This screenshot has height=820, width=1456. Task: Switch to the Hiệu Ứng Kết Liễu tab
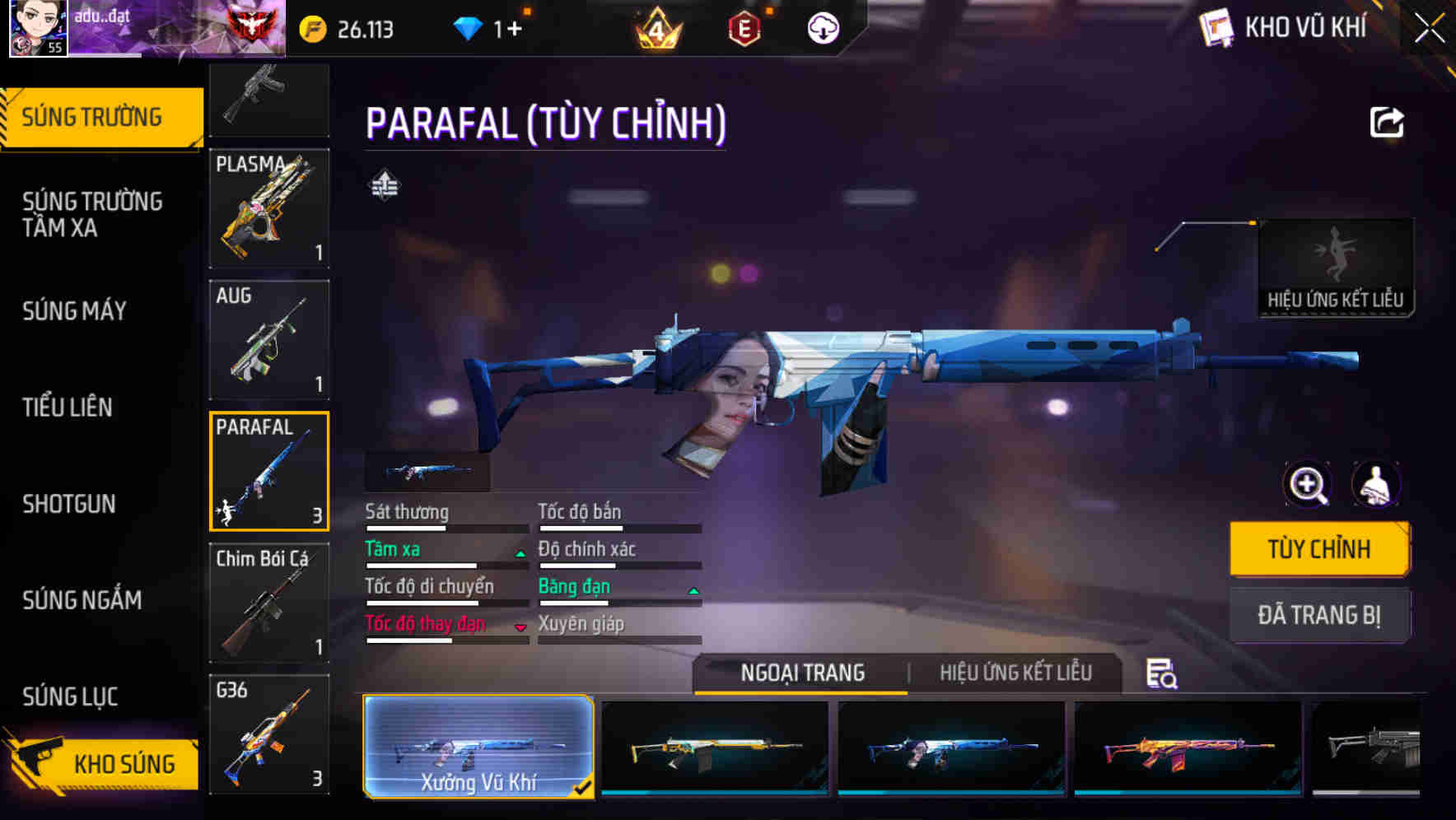coord(1015,673)
